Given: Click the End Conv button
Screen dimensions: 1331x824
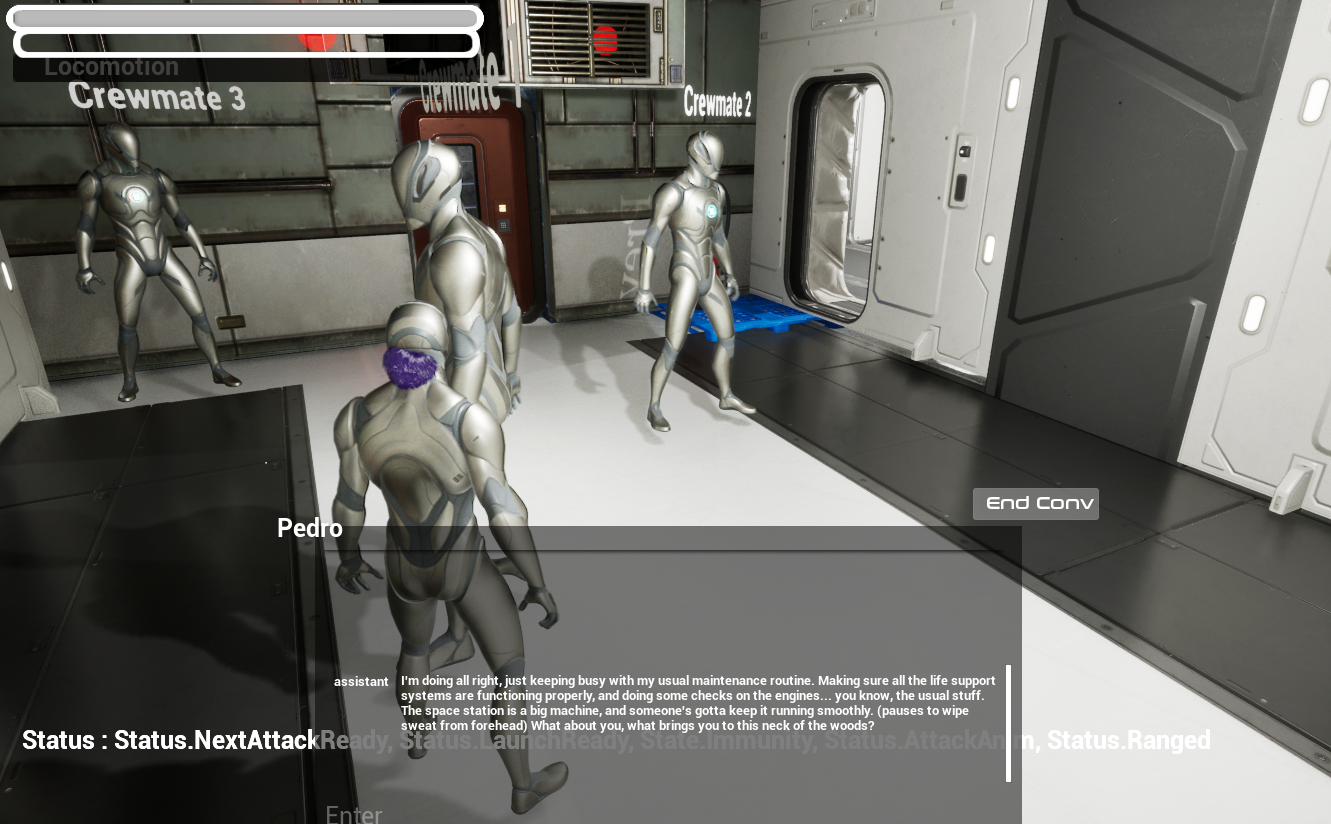Looking at the screenshot, I should point(1035,503).
